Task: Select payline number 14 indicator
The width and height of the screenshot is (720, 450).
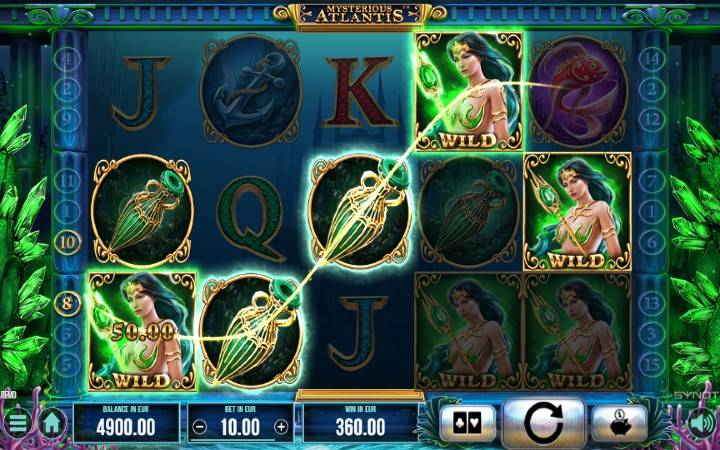Action: click(x=652, y=58)
